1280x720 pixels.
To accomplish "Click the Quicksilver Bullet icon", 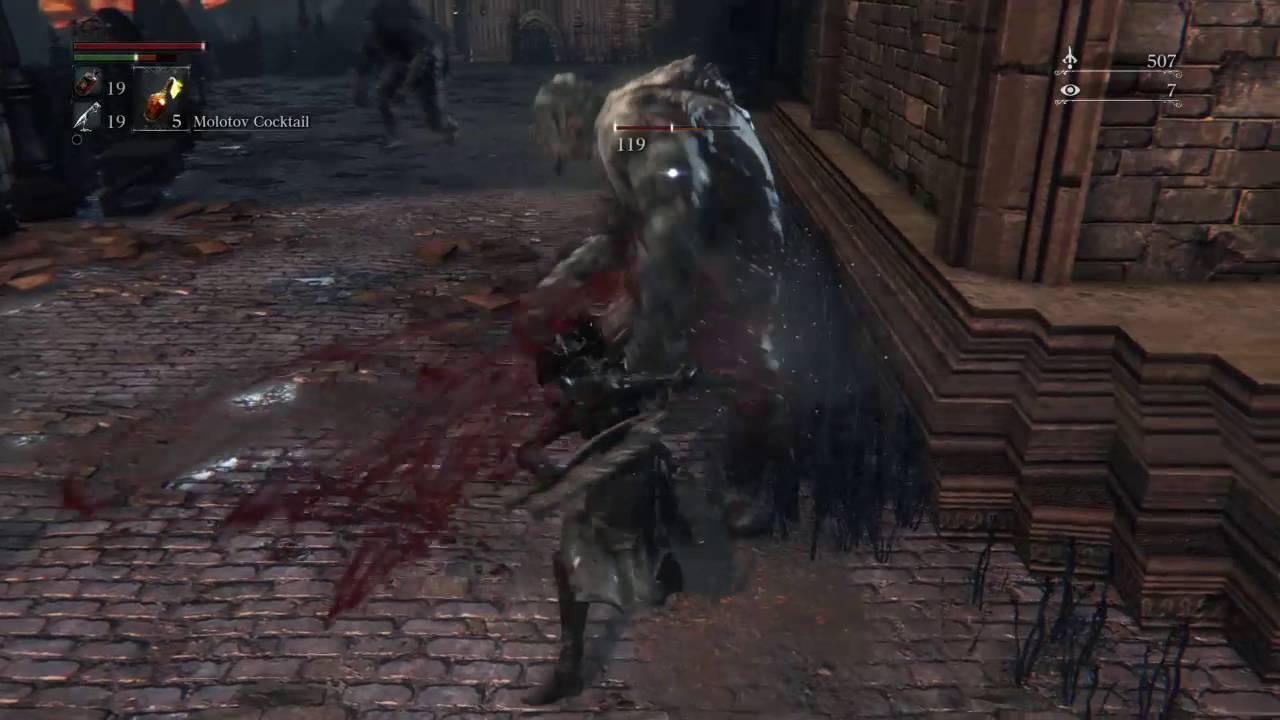I will click(87, 119).
